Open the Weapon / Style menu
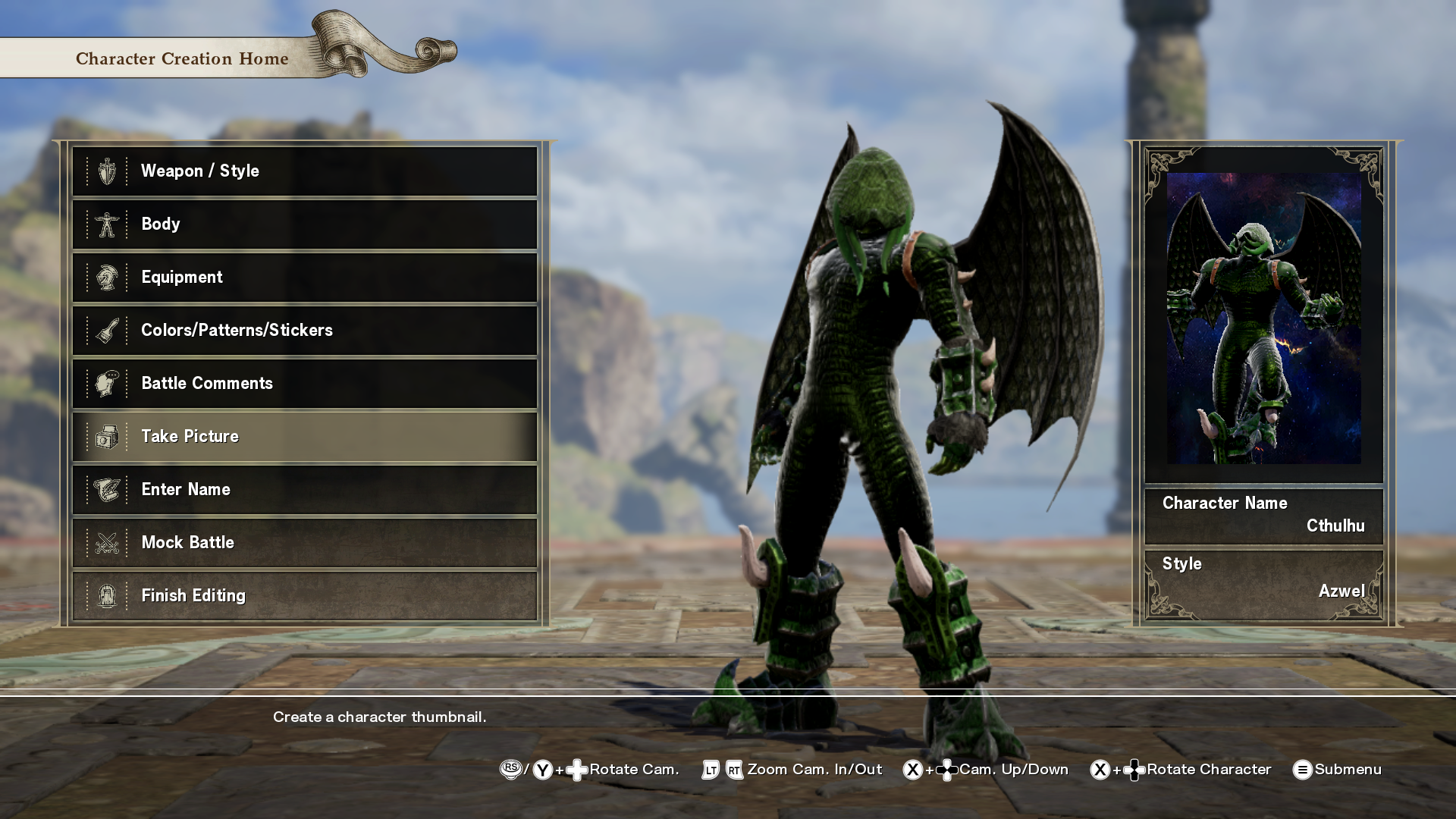Screen dimensions: 1456x819 304,171
